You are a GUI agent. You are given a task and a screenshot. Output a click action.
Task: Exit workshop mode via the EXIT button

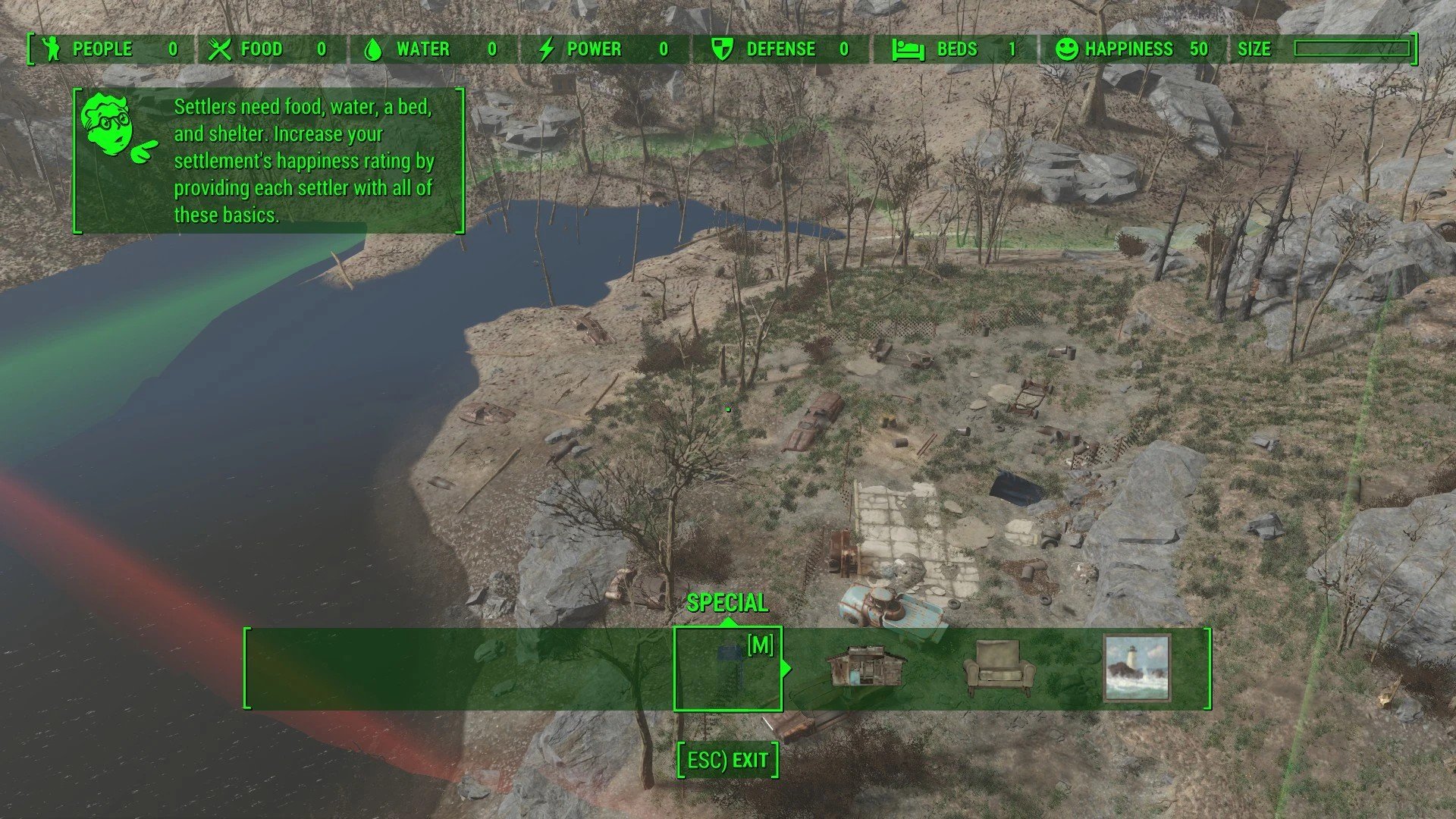(727, 760)
